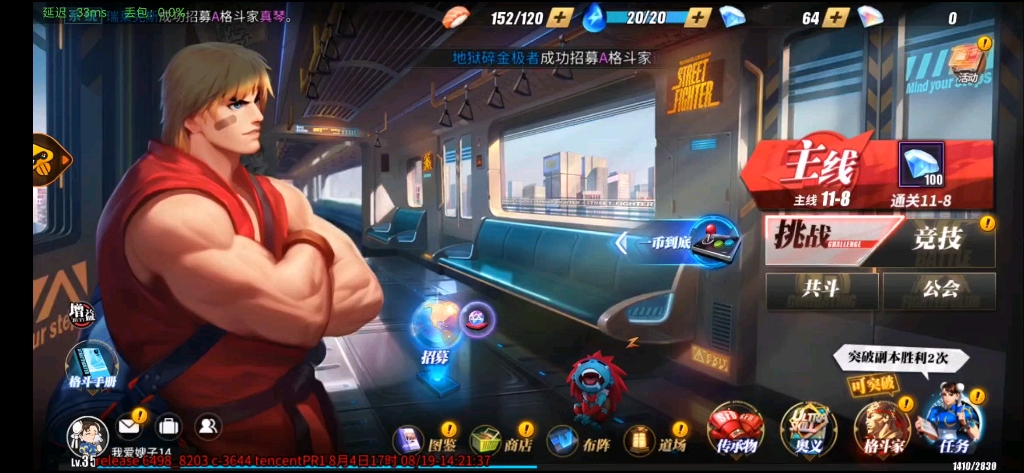This screenshot has width=1024, height=473.
Task: Add stamina with the sushi plus button
Action: [x=561, y=17]
